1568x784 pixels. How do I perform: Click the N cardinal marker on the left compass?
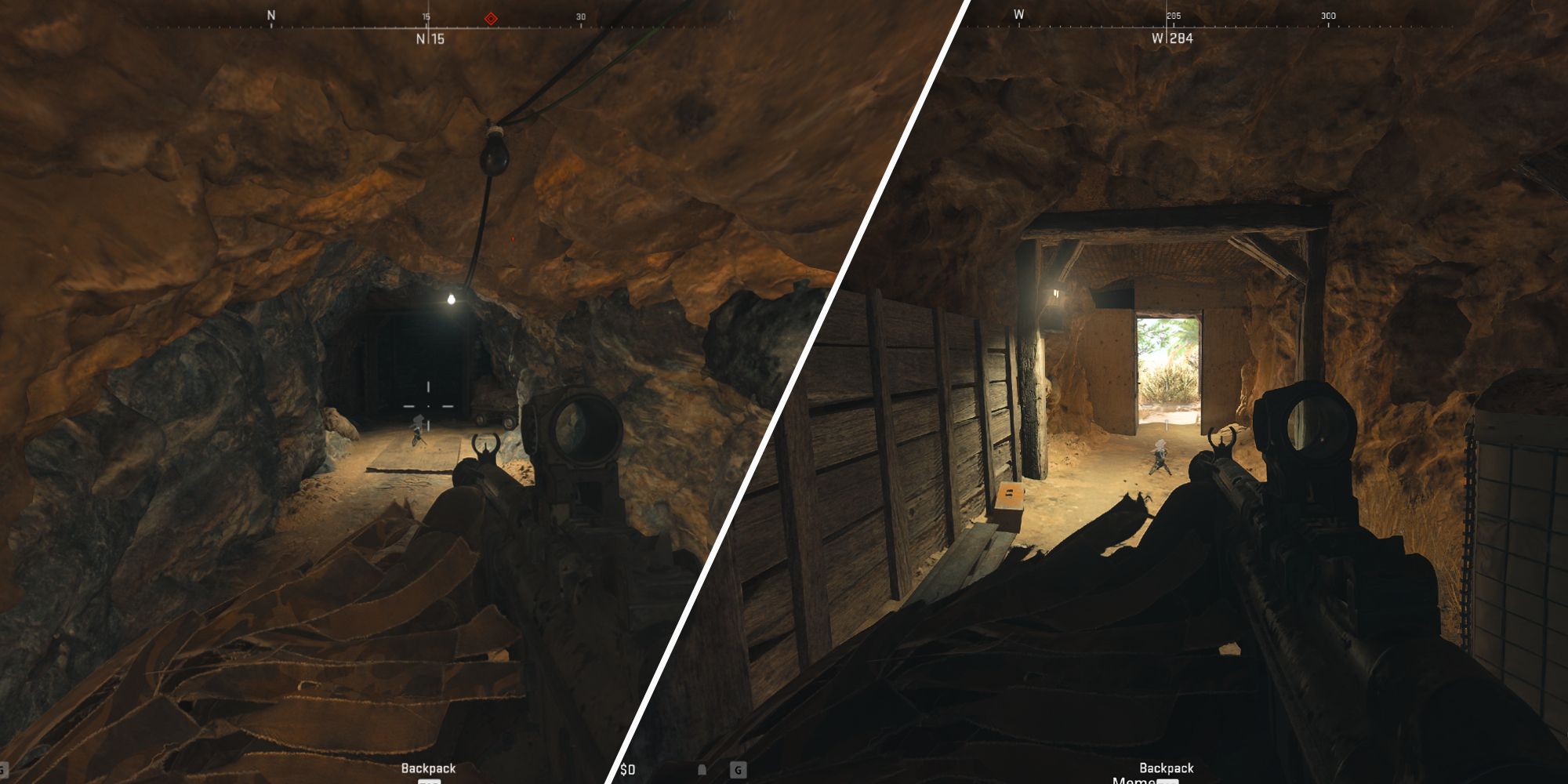point(270,13)
